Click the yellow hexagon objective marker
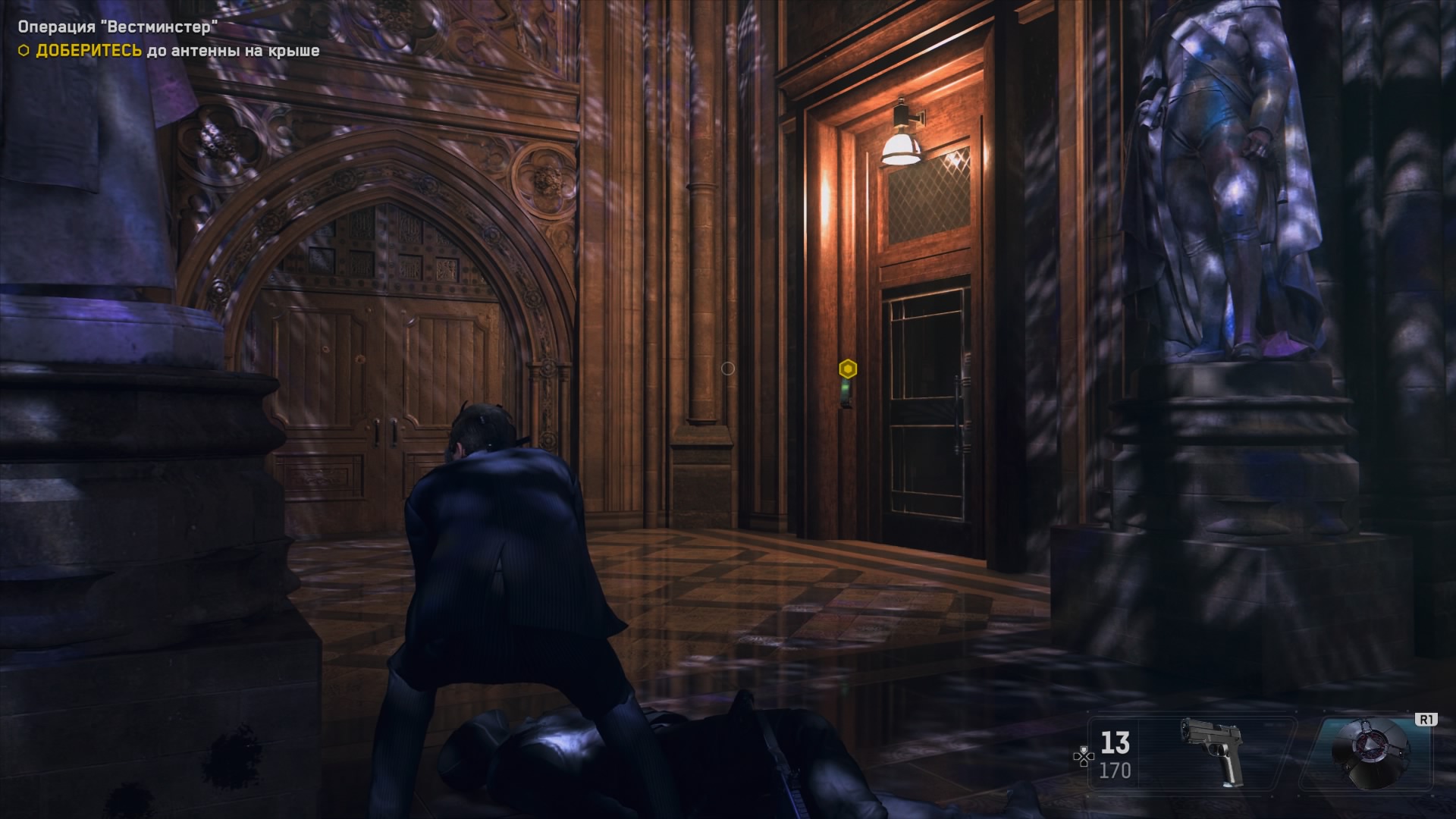 pyautogui.click(x=848, y=369)
